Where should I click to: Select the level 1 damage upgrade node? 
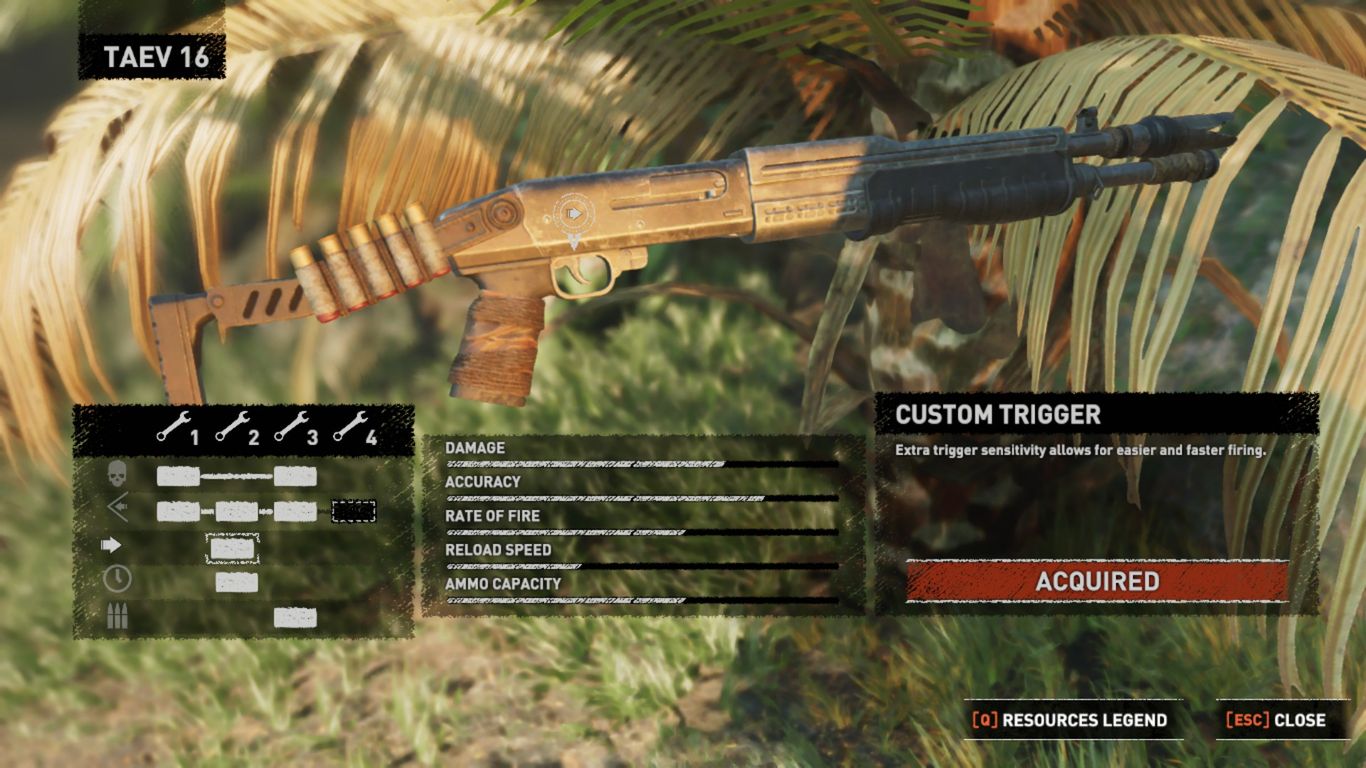[x=178, y=476]
